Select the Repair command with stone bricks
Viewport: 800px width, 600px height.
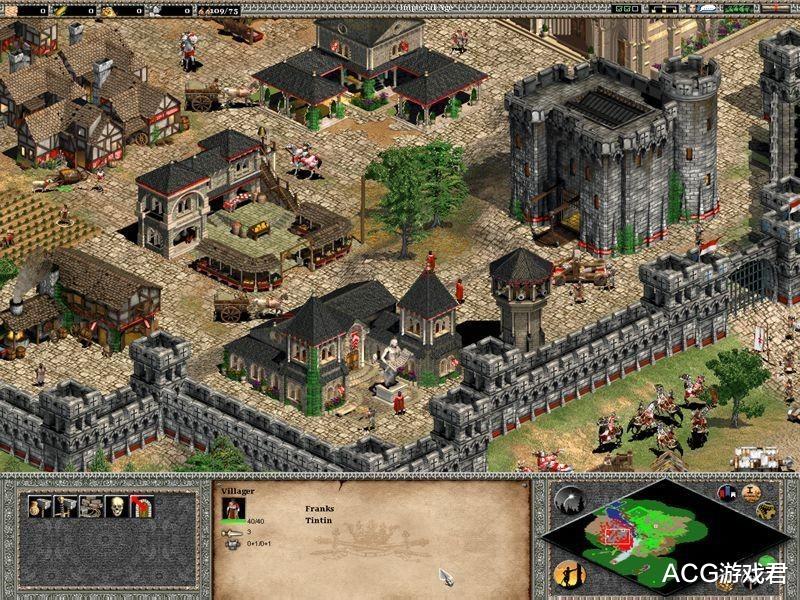92,507
